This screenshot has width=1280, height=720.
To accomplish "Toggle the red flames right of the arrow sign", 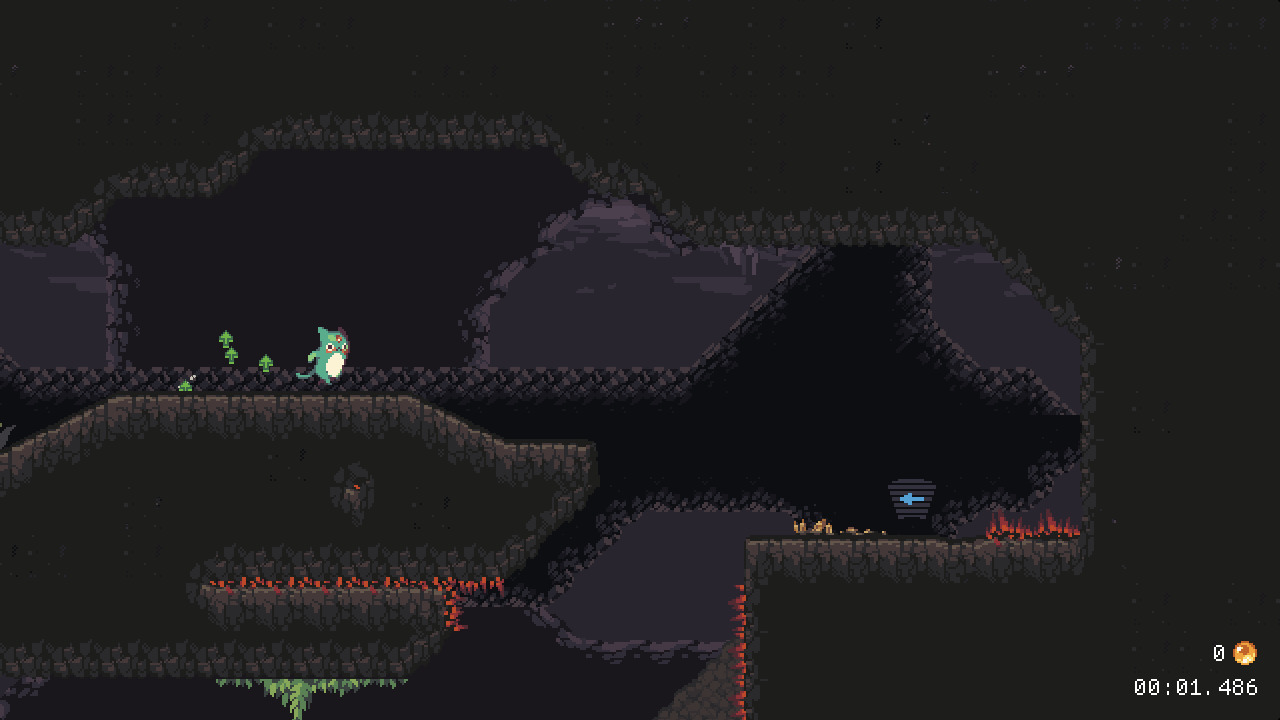I will click(x=1030, y=525).
